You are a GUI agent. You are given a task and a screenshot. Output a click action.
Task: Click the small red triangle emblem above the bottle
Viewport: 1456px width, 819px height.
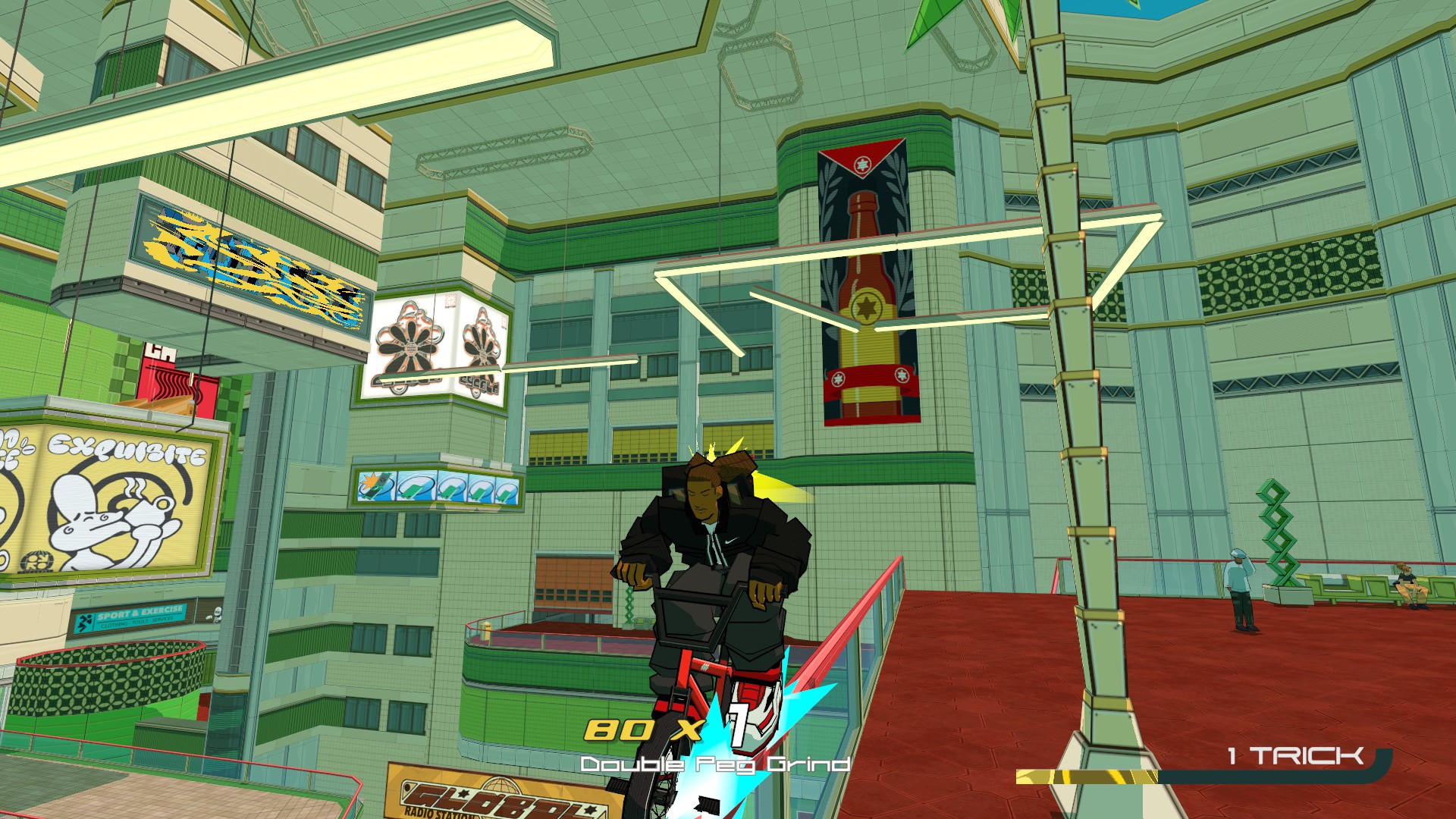click(x=861, y=163)
